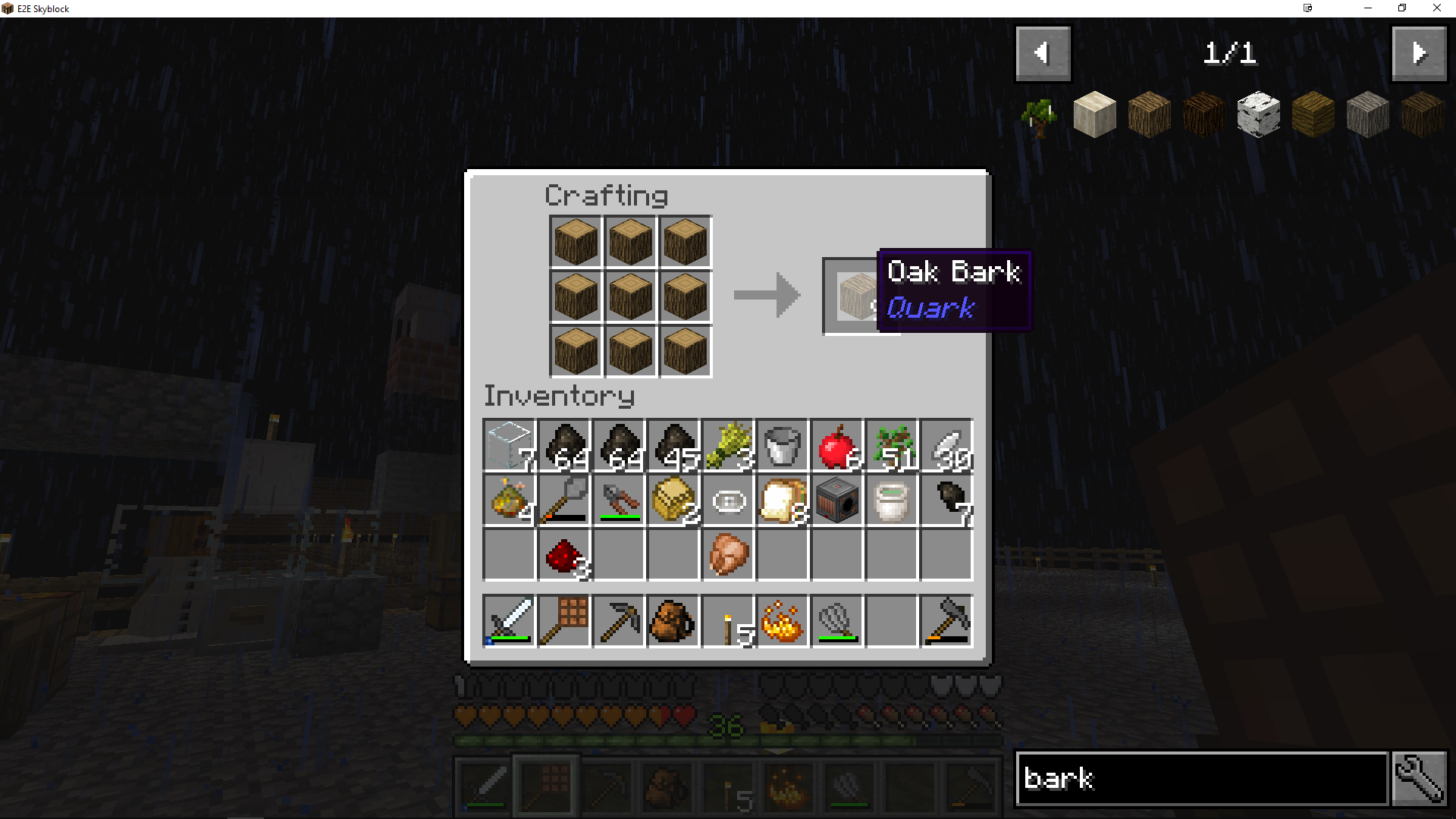Select a coal stack of 64
The height and width of the screenshot is (819, 1456).
pos(564,446)
